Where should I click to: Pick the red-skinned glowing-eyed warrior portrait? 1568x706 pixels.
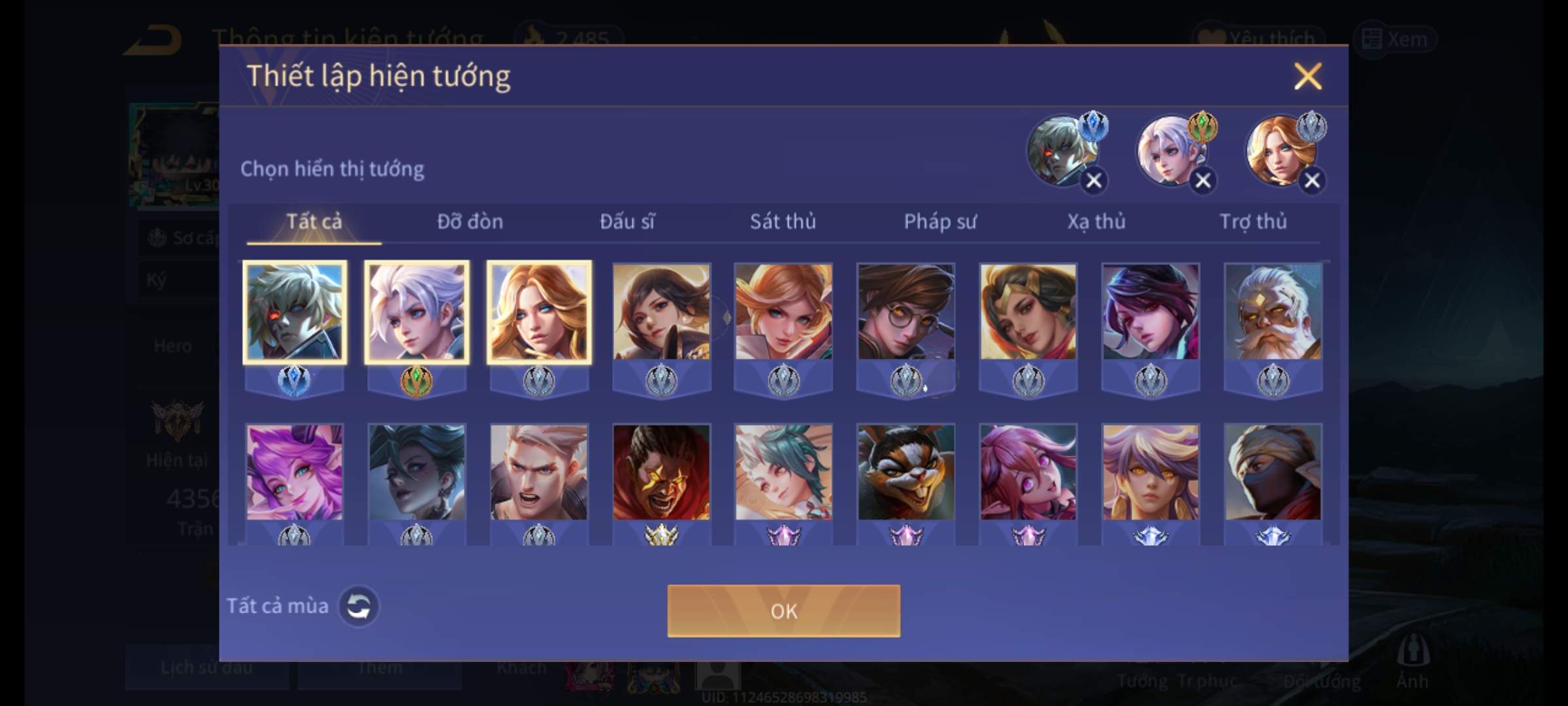(x=661, y=472)
